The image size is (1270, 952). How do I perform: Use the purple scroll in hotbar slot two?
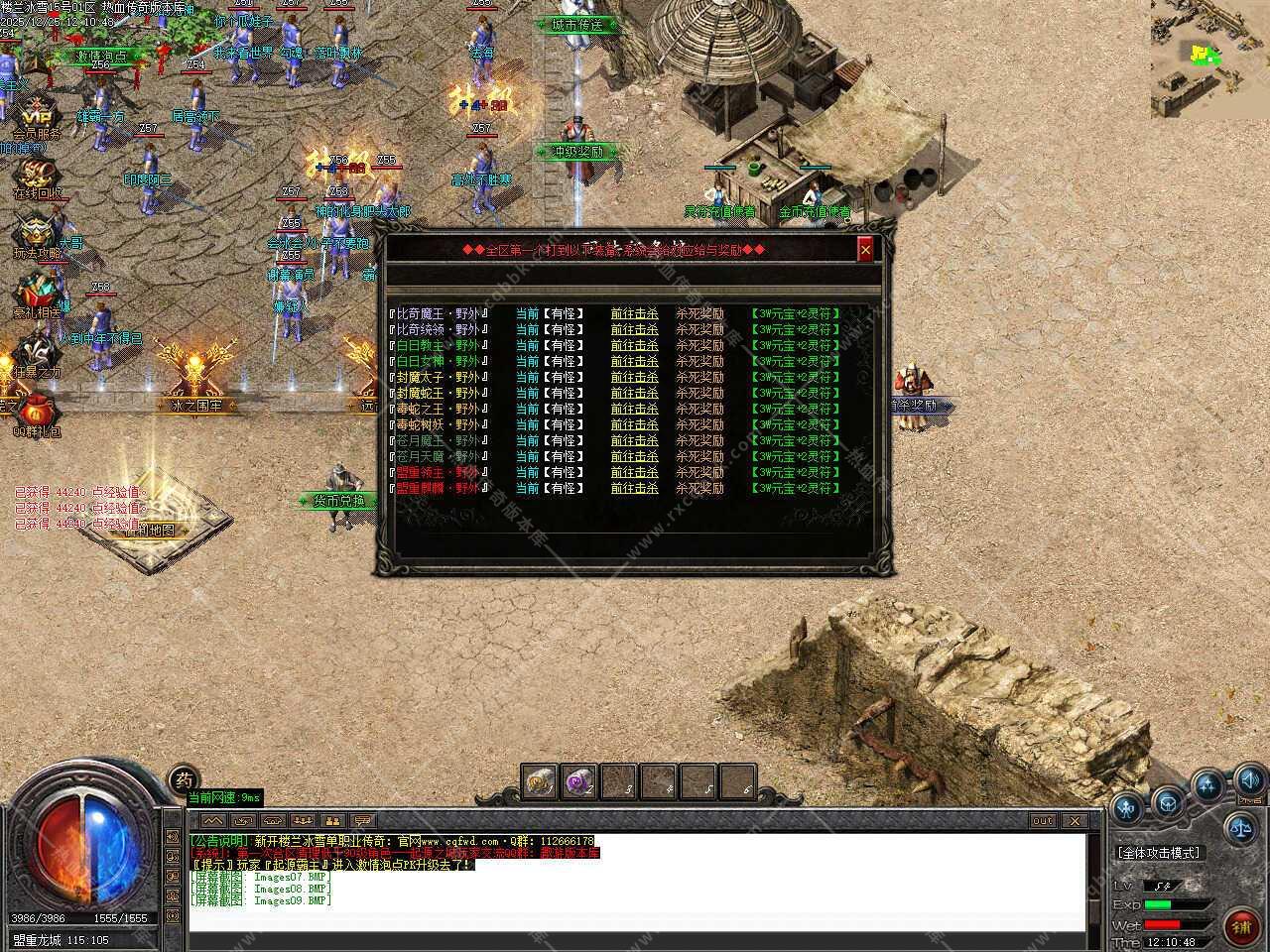579,781
